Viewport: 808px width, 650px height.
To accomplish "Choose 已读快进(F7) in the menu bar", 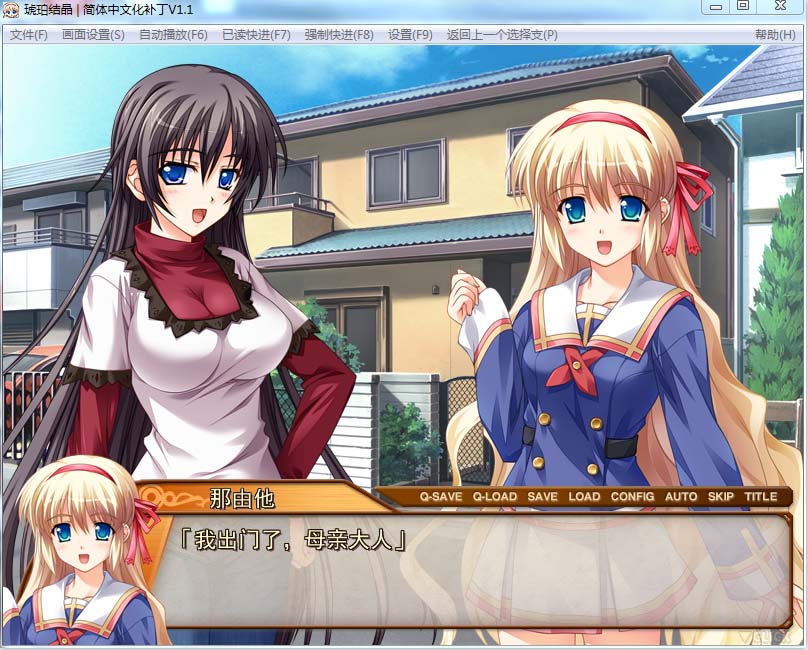I will pos(256,35).
